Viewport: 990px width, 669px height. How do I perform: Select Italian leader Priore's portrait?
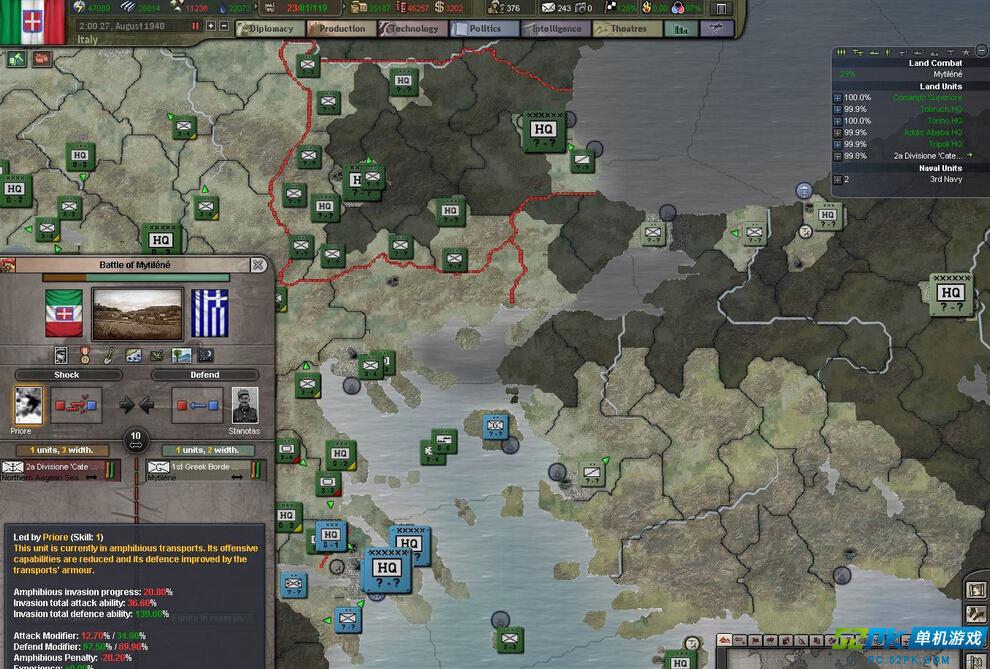click(x=28, y=404)
